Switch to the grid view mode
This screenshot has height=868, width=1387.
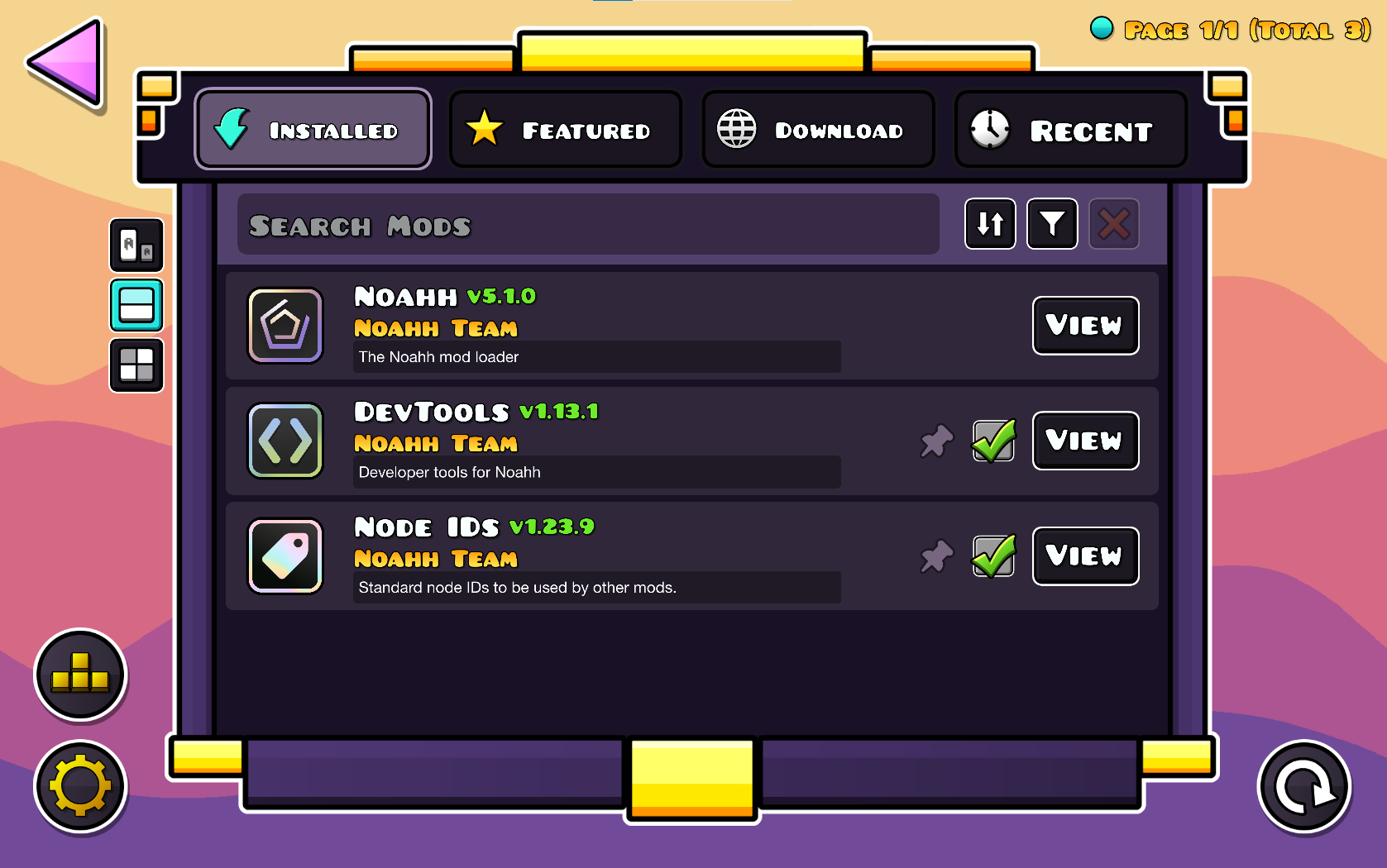point(136,365)
